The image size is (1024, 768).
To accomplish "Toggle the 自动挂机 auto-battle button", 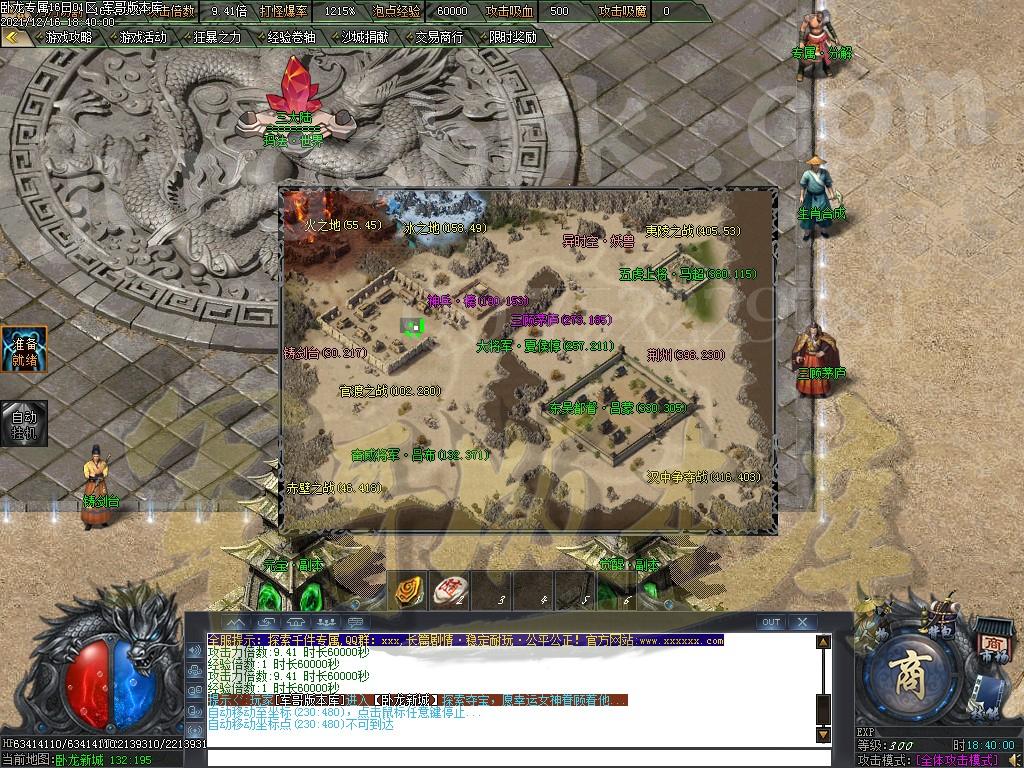I will tap(24, 423).
